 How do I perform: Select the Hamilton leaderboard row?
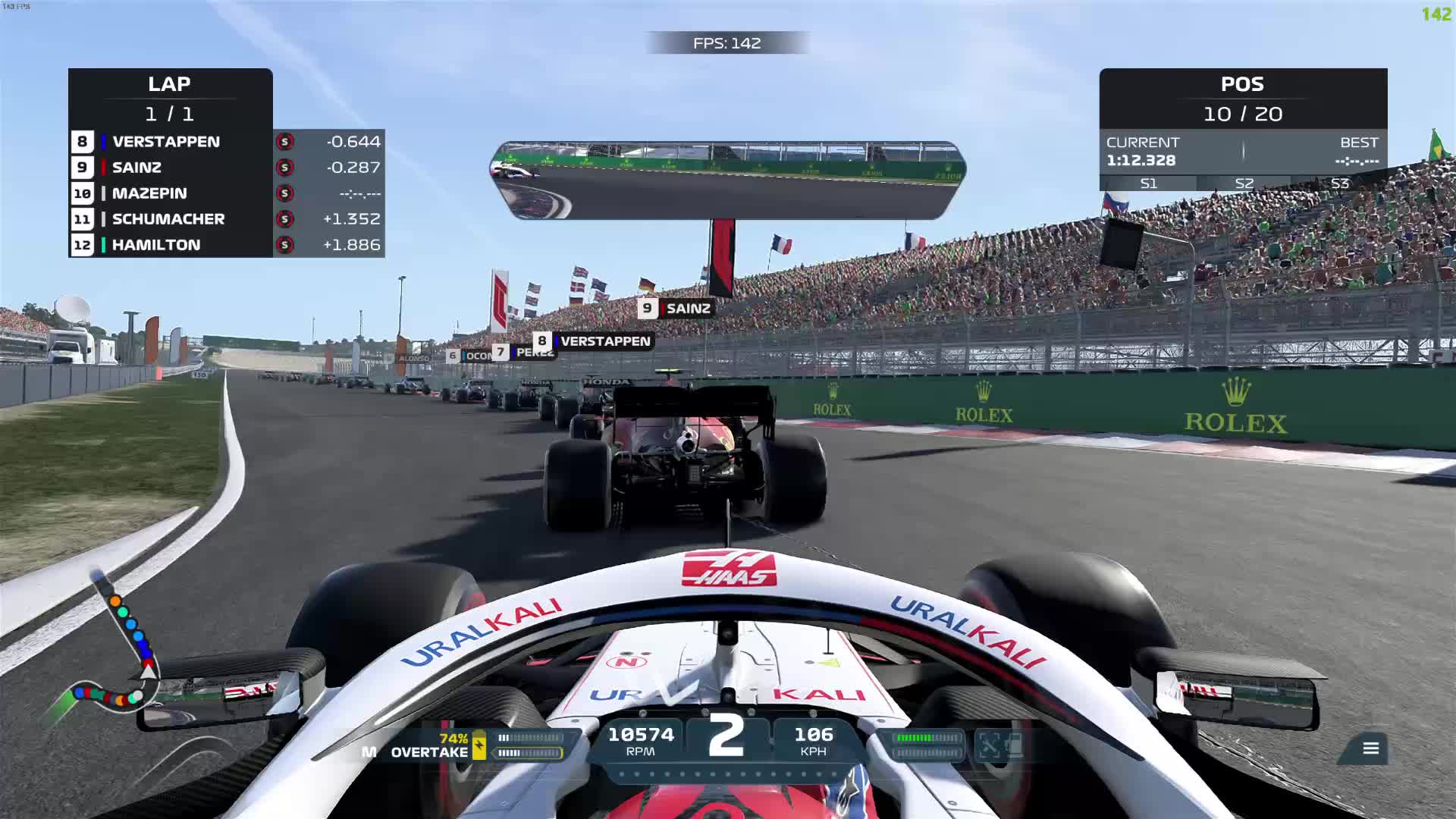point(226,245)
